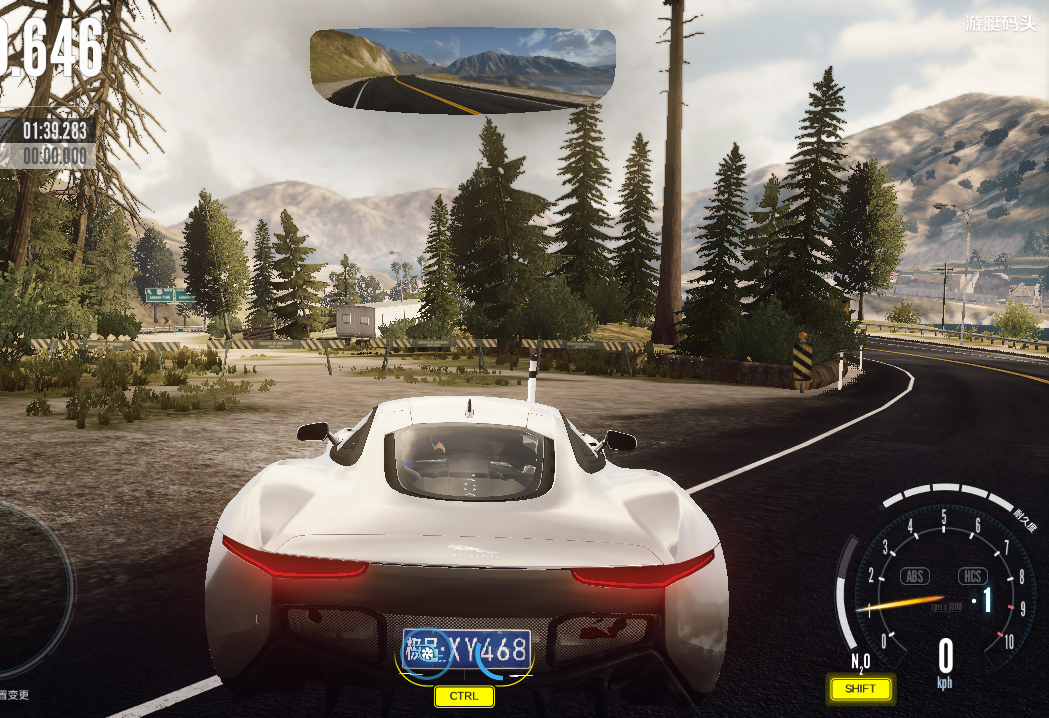Toggle the ABS indicator on the tachometer
Screen dimensions: 1049x718
(915, 576)
